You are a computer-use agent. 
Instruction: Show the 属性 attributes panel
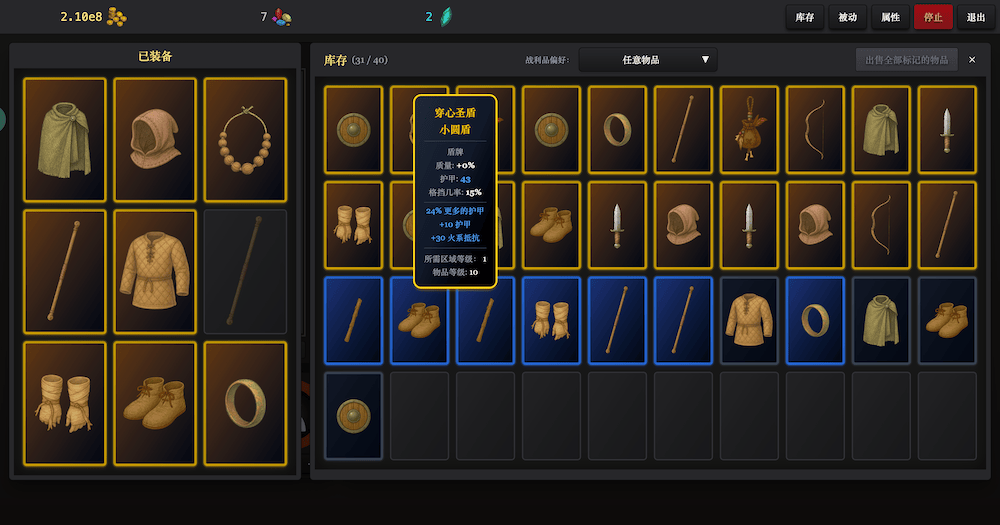click(x=890, y=17)
